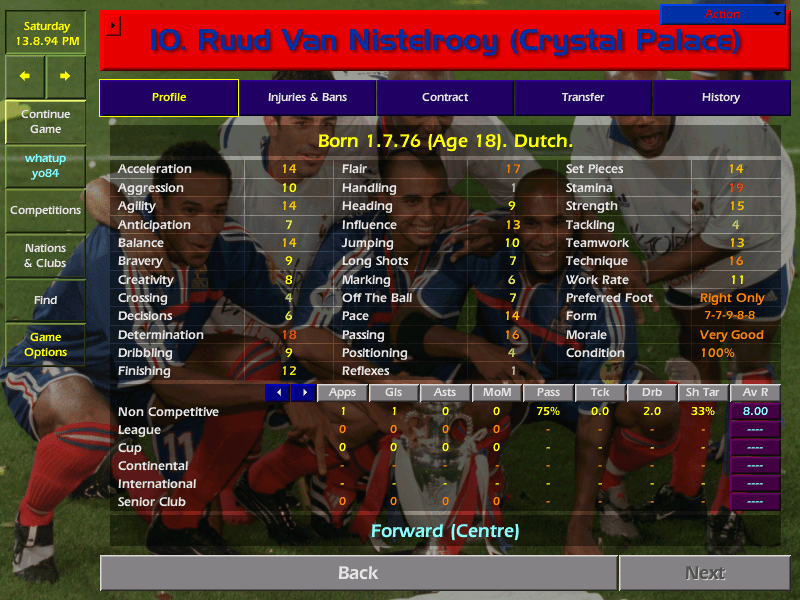This screenshot has width=800, height=600.
Task: Click the stats table right arrow
Action: tap(303, 393)
